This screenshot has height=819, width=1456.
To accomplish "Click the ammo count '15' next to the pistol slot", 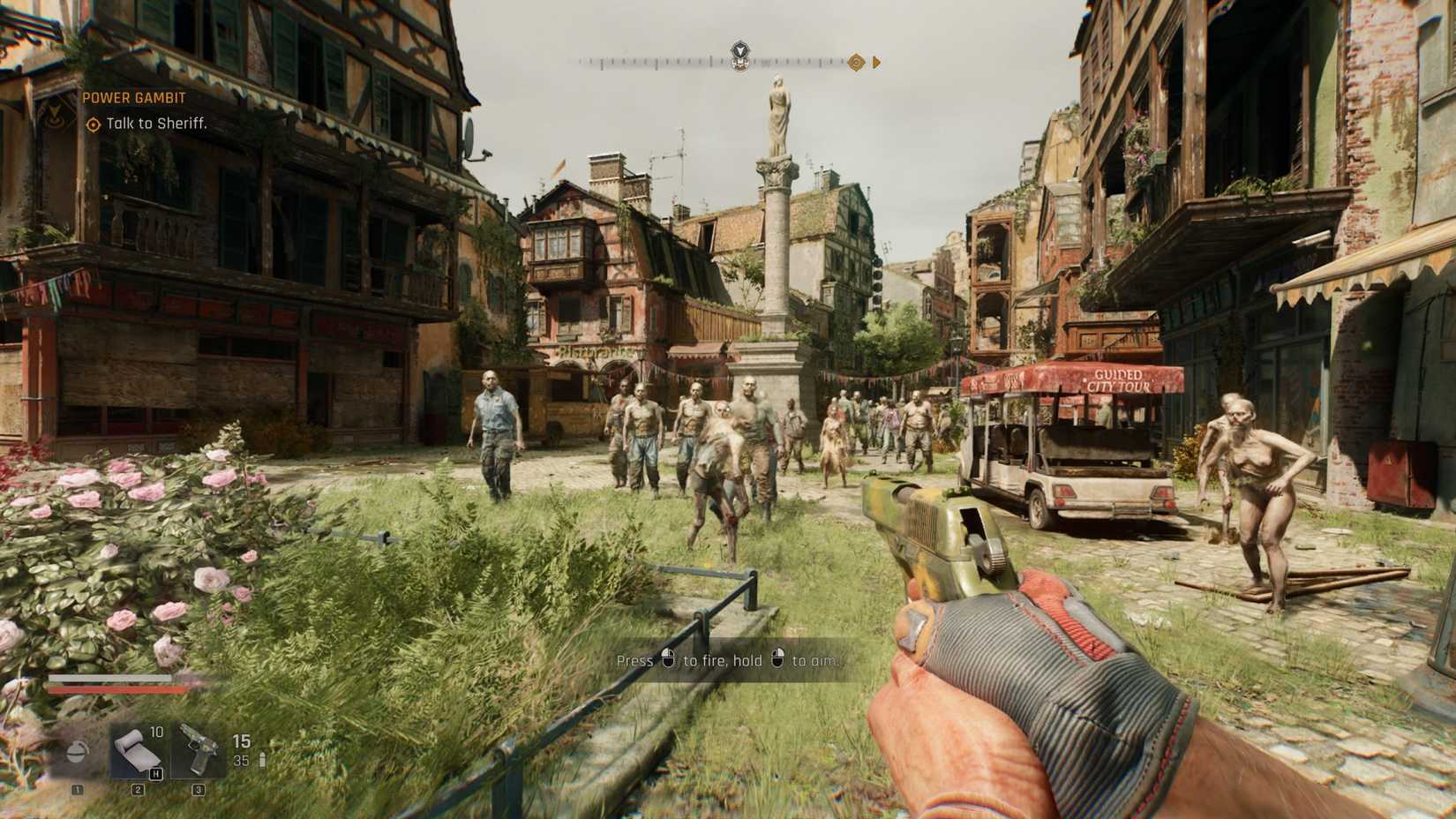I will pyautogui.click(x=241, y=740).
